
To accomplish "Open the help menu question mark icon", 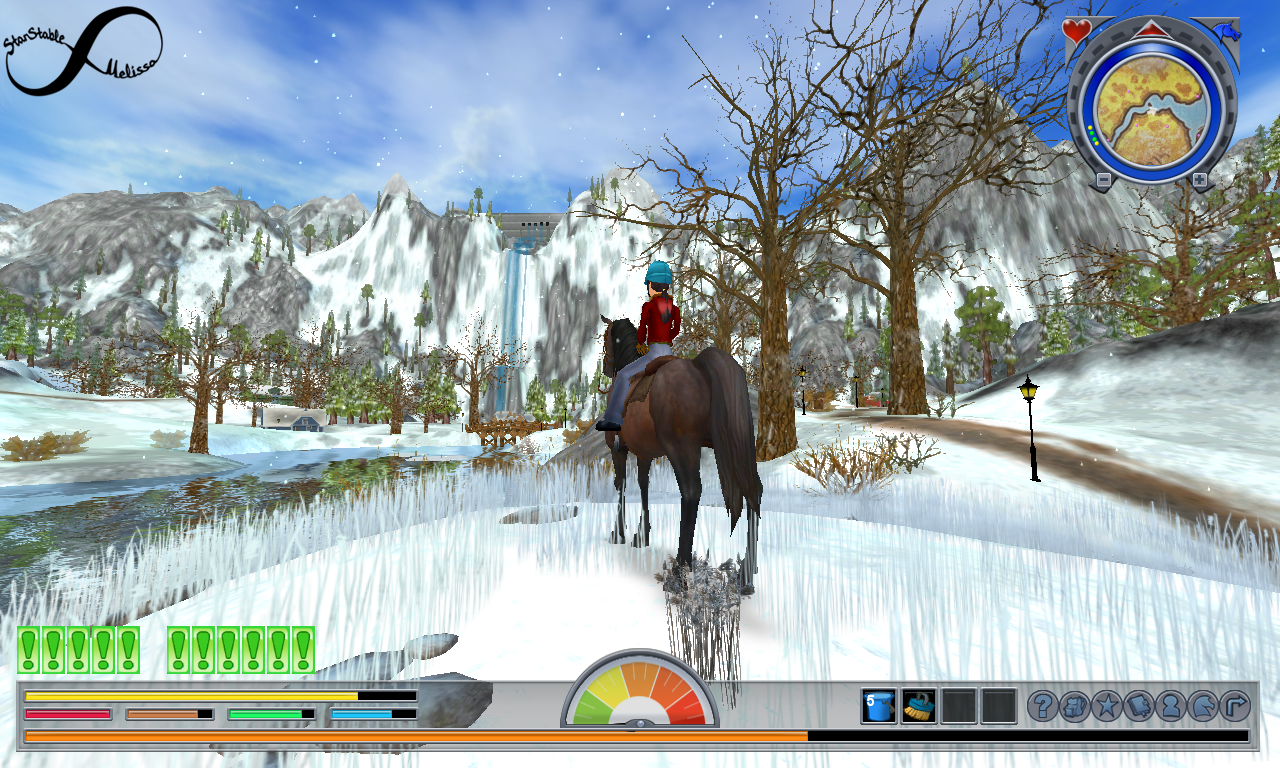I will (x=1043, y=706).
